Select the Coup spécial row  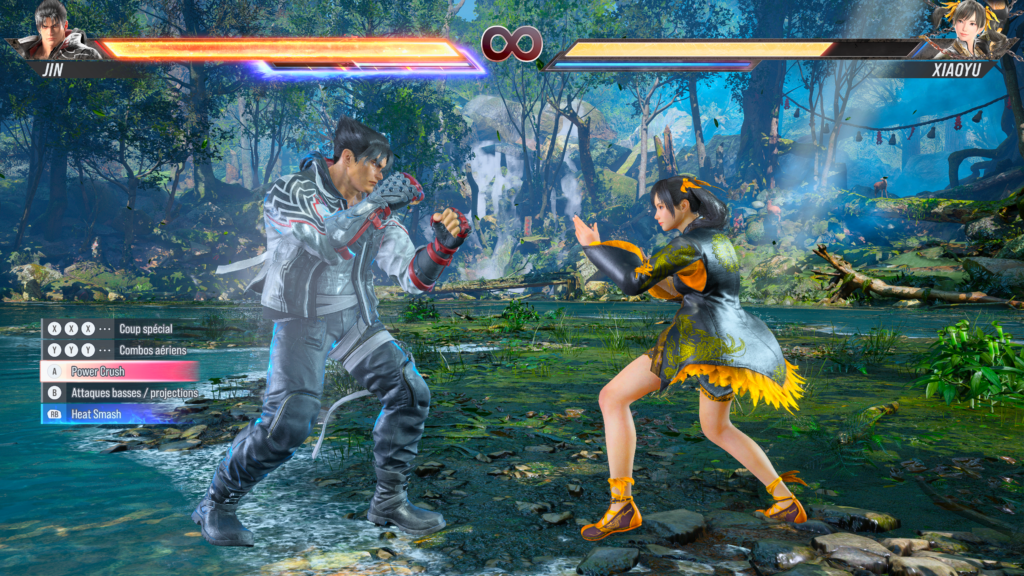click(x=118, y=329)
